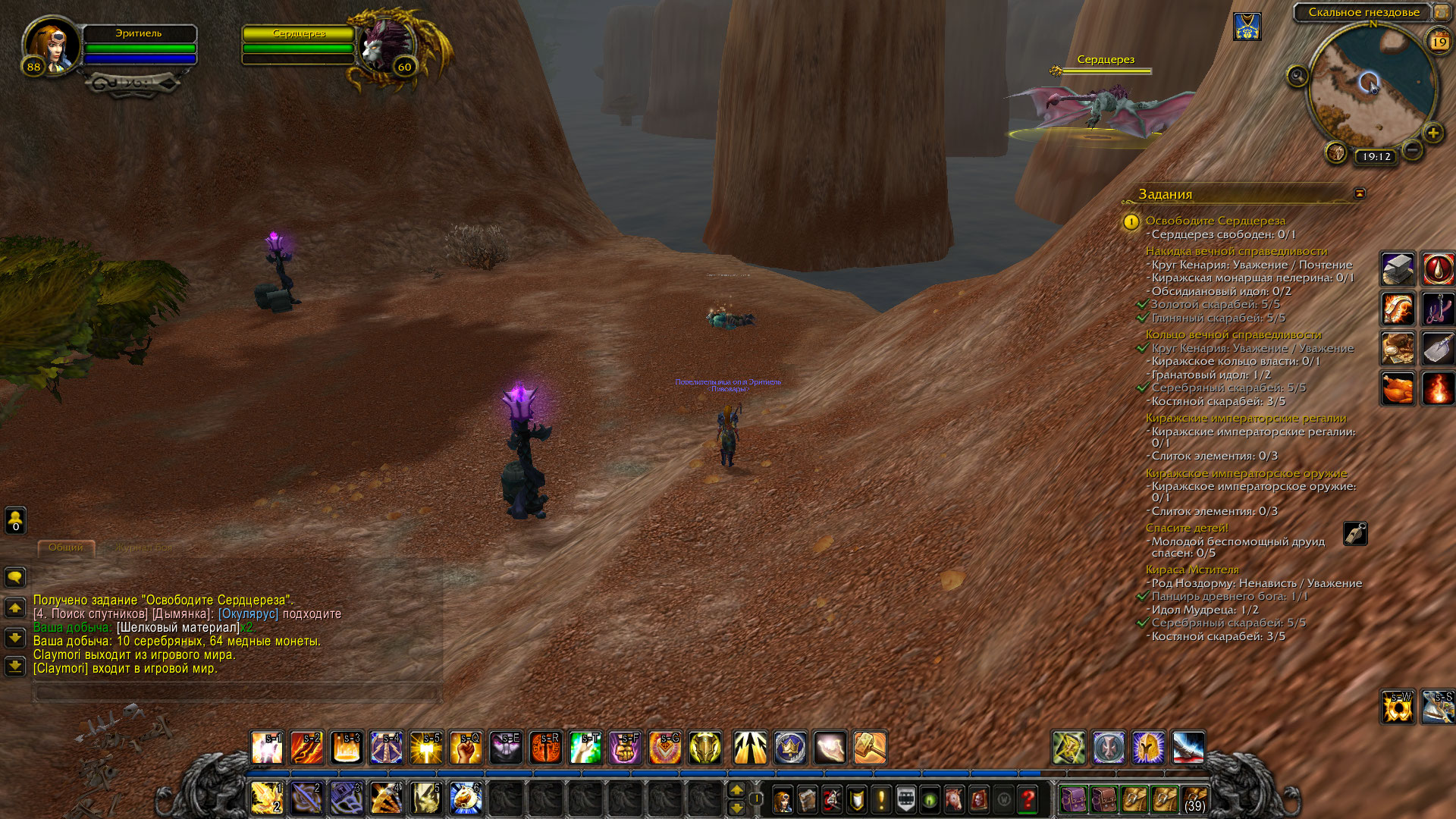This screenshot has height=819, width=1456.
Task: Open the purple bag slot
Action: [x=1073, y=799]
